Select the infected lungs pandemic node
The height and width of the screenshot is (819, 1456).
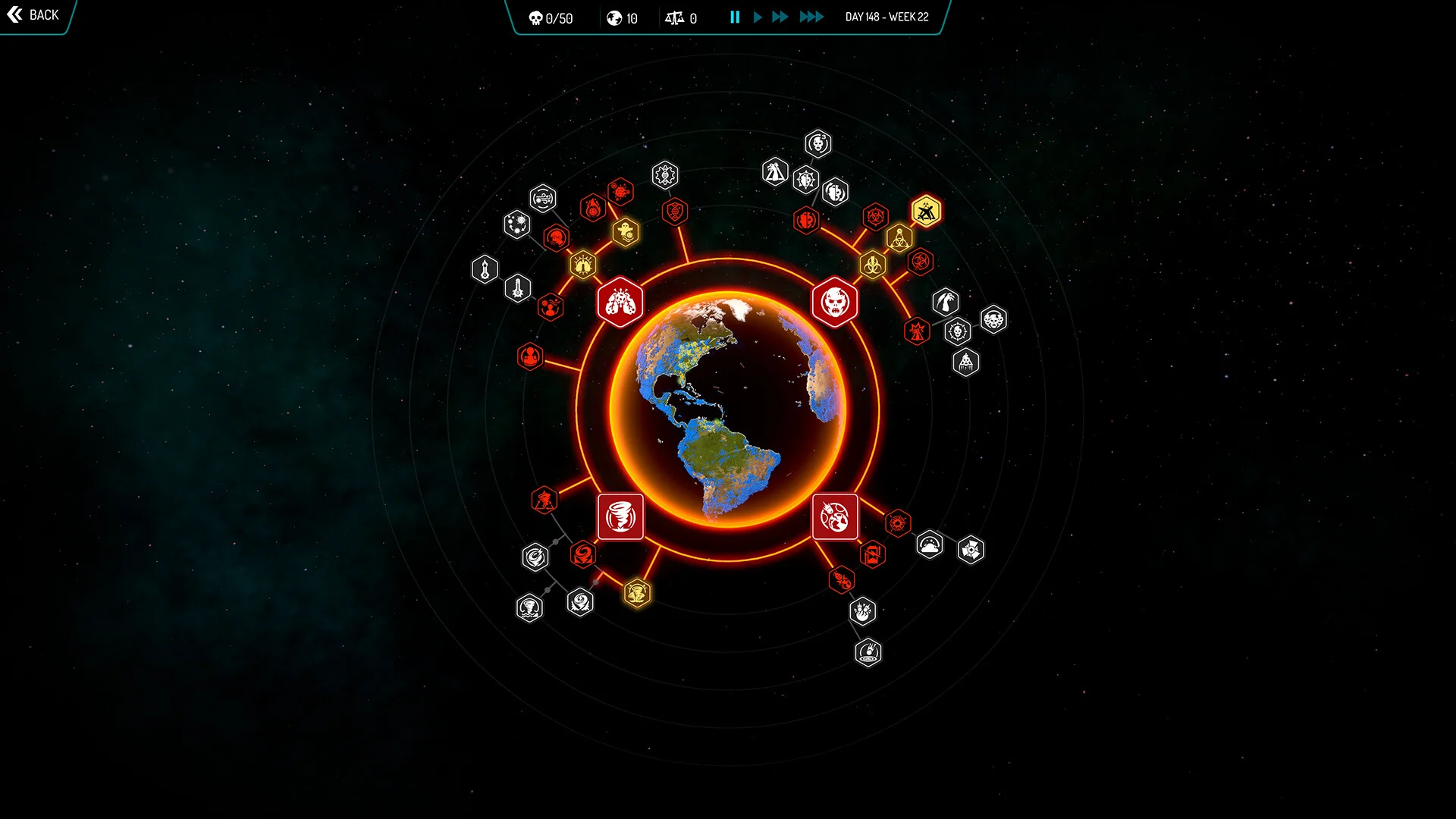(620, 302)
